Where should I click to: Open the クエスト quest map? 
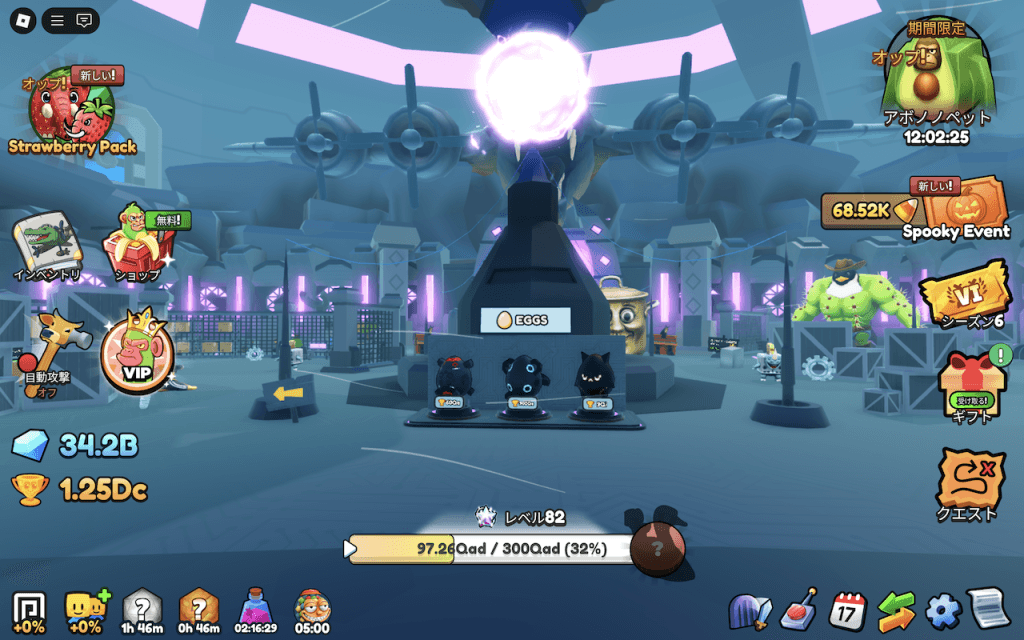point(970,484)
